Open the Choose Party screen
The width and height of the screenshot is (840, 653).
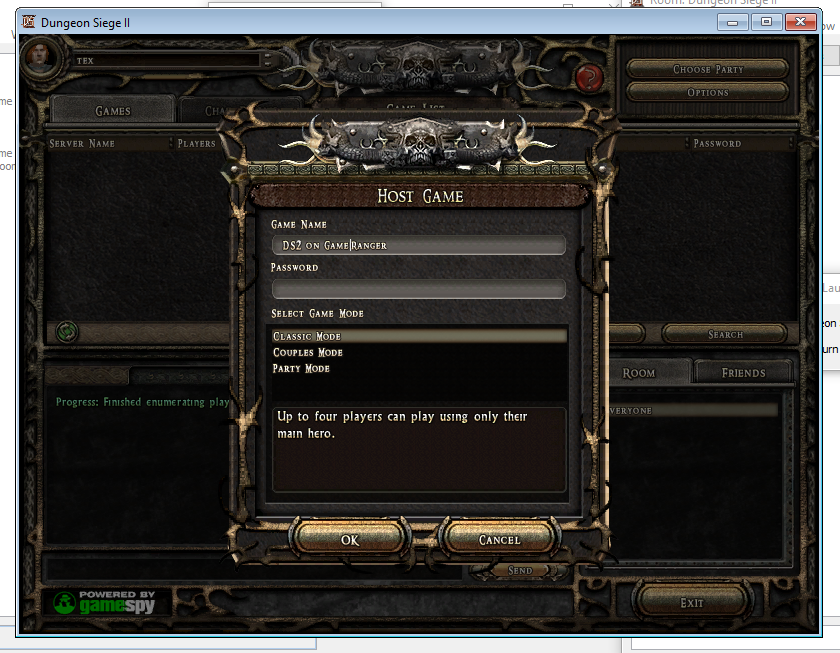click(x=708, y=69)
